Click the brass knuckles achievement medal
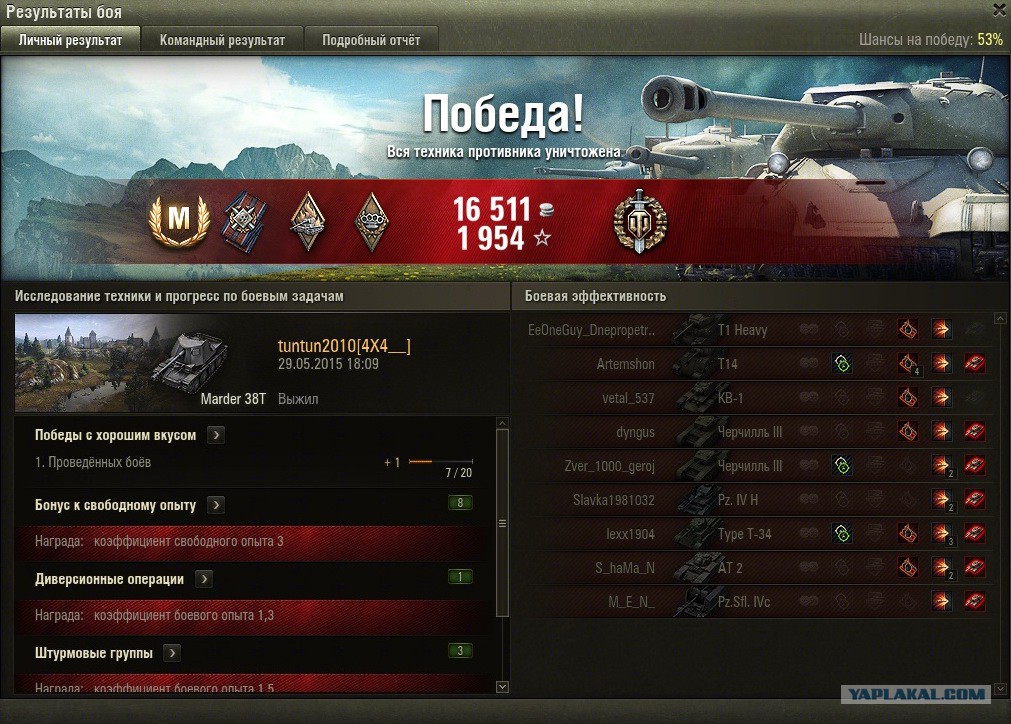1011x724 pixels. pyautogui.click(x=372, y=221)
